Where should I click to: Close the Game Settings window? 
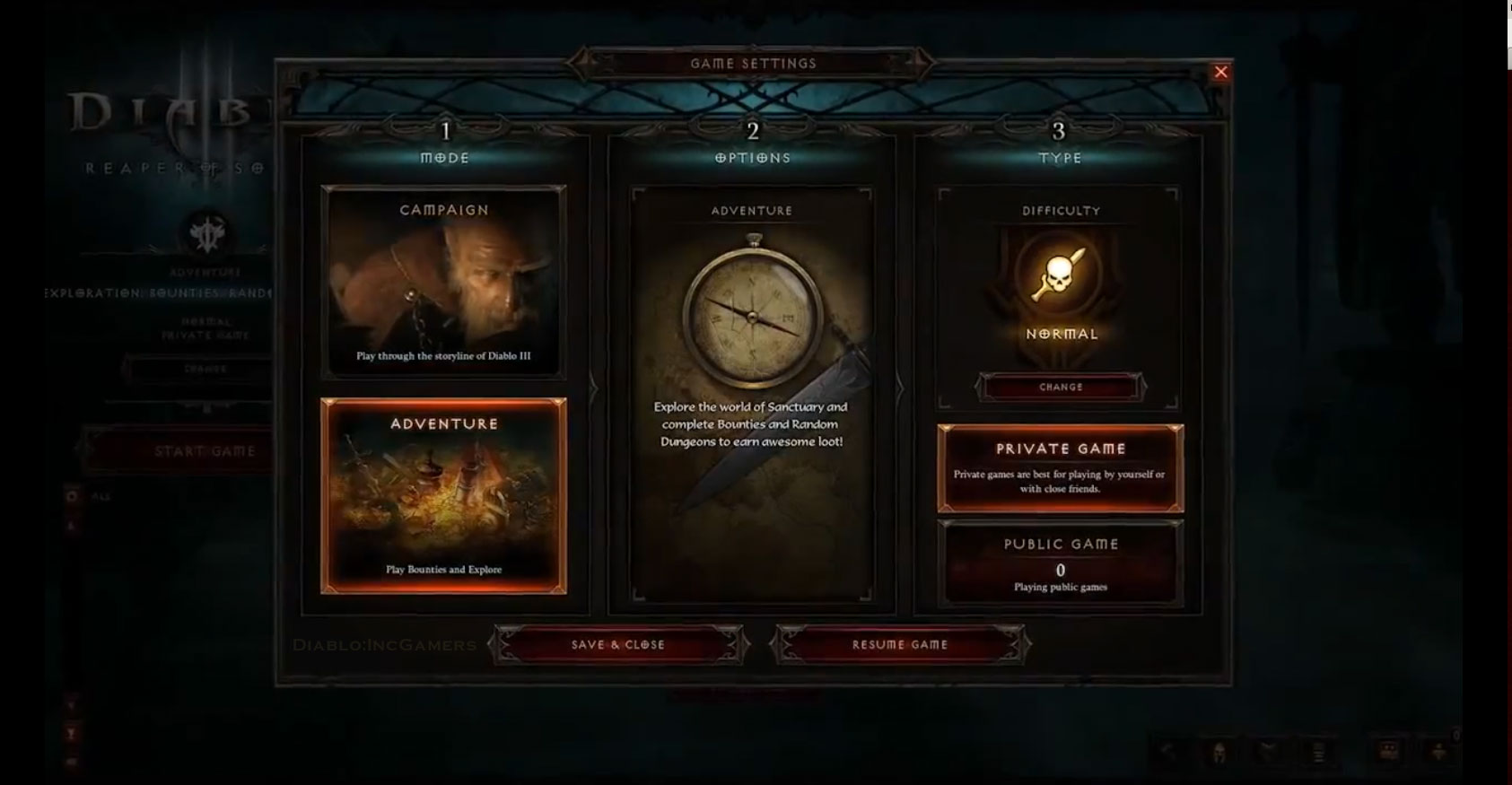click(1220, 73)
